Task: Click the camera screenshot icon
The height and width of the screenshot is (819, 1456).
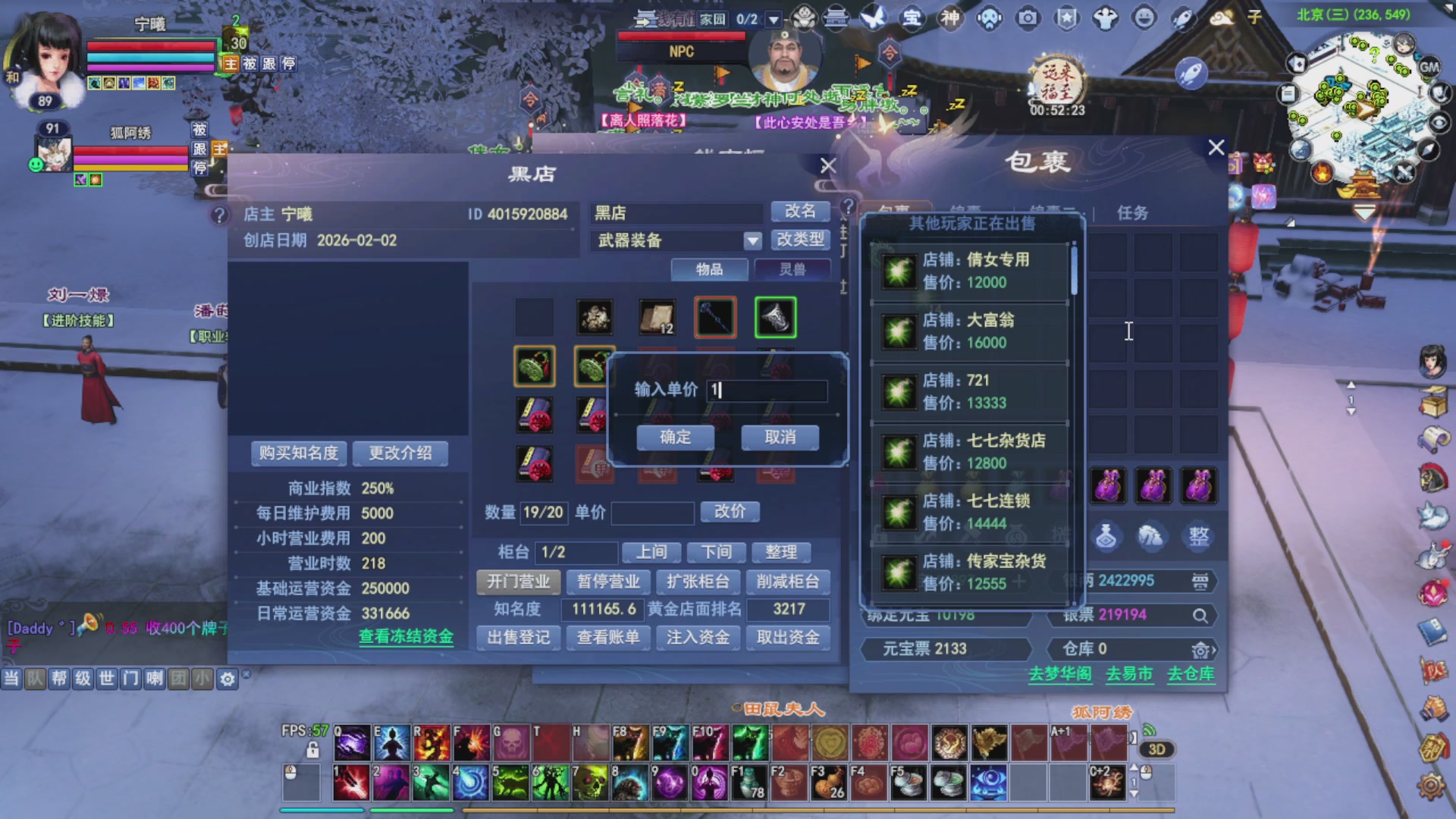Action: point(1028,19)
